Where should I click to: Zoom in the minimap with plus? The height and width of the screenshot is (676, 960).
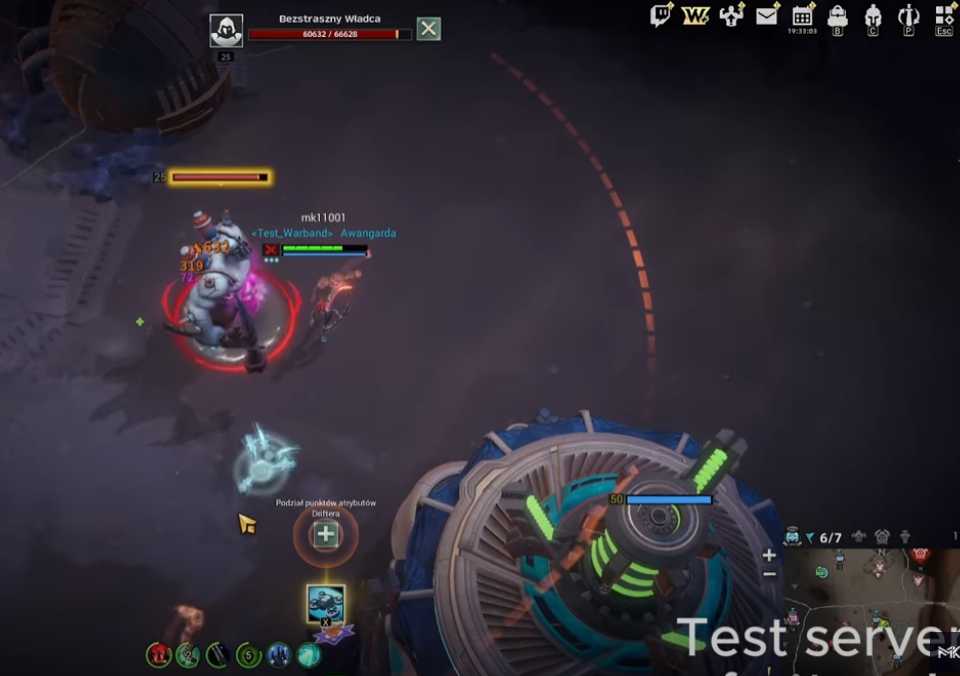click(769, 555)
